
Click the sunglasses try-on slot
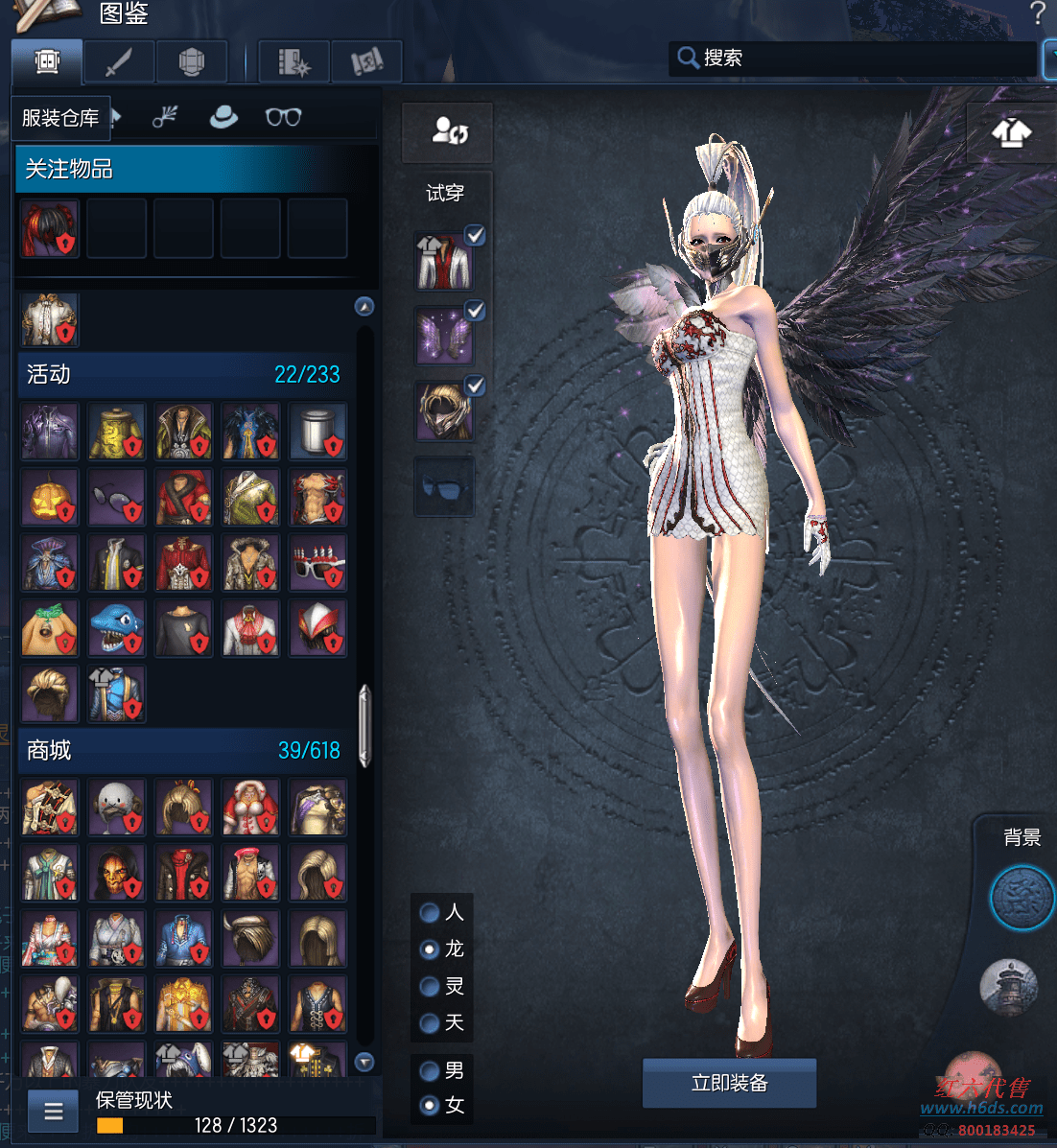(444, 487)
